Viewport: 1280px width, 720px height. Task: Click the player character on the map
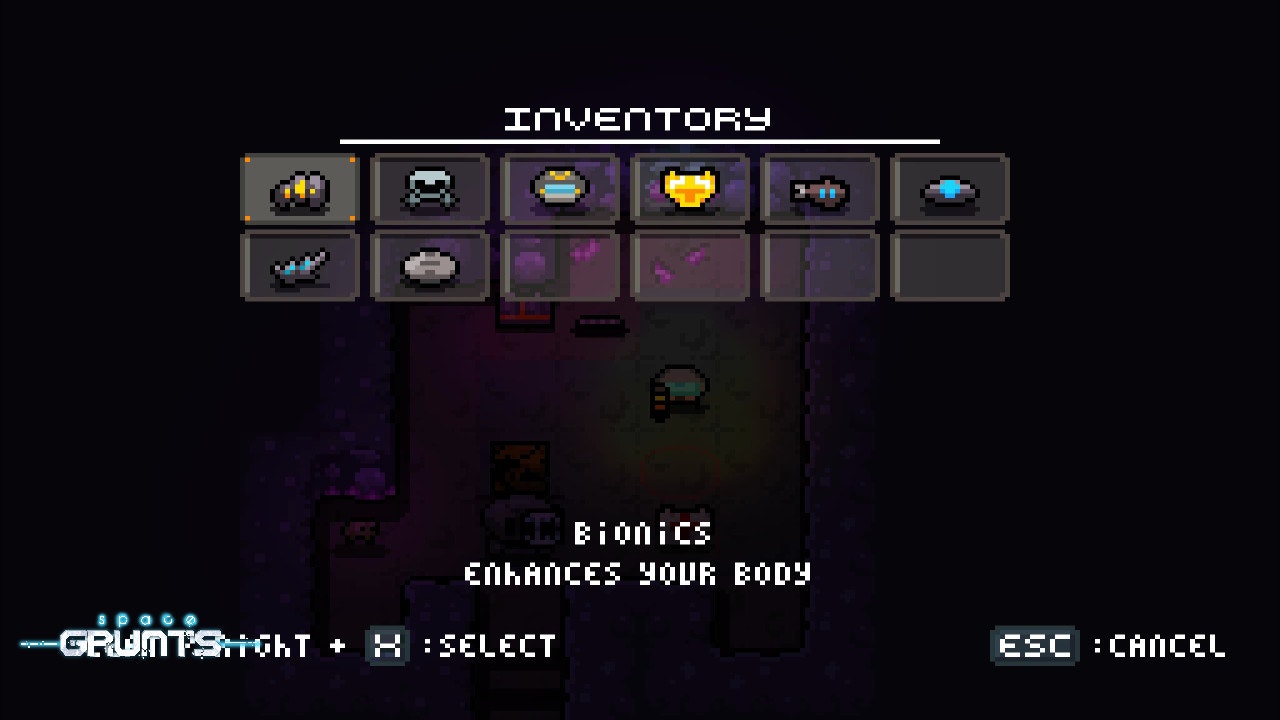point(680,390)
